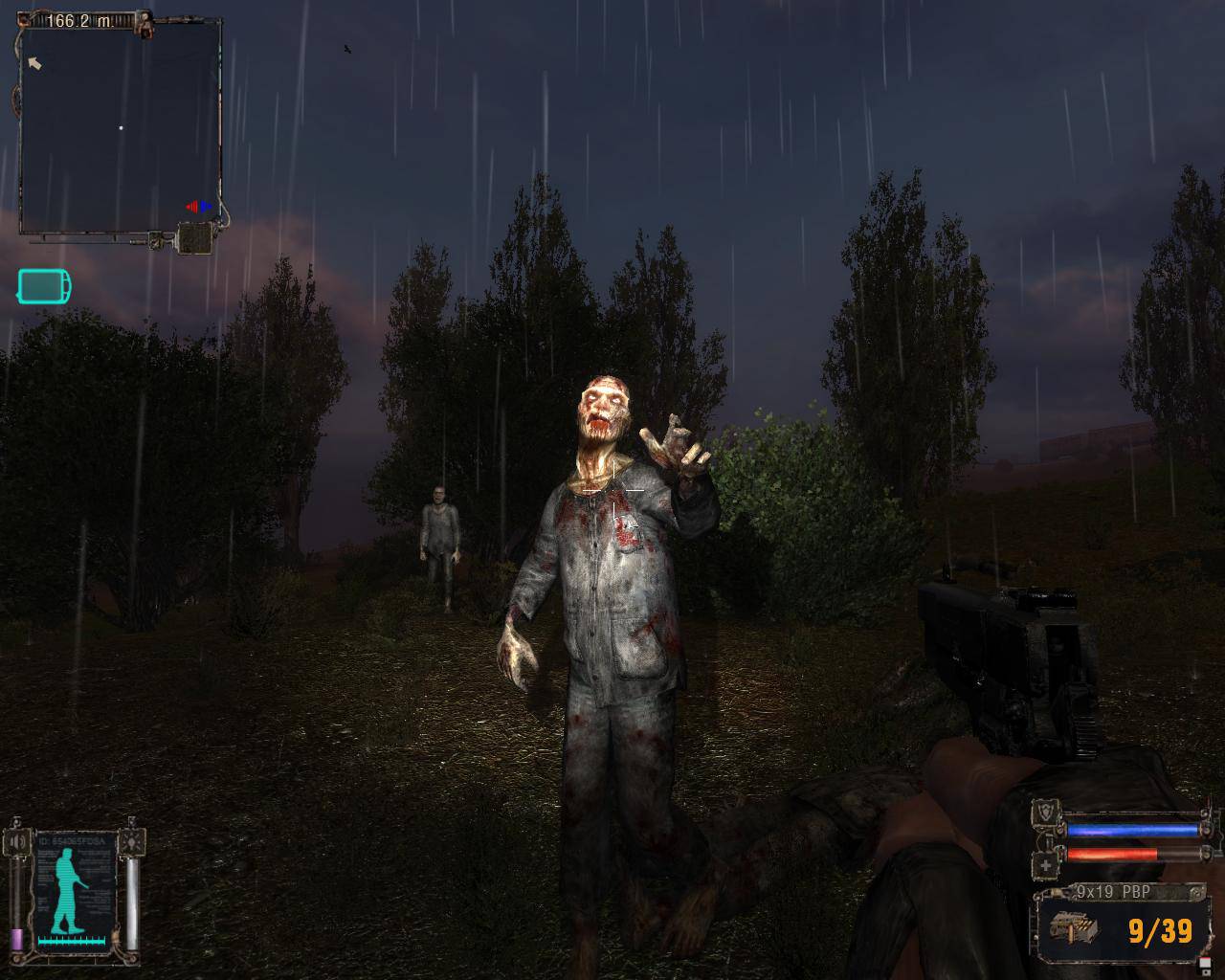Viewport: 1225px width, 980px height.
Task: Click the speaker icon on the status panel
Action: coord(17,842)
